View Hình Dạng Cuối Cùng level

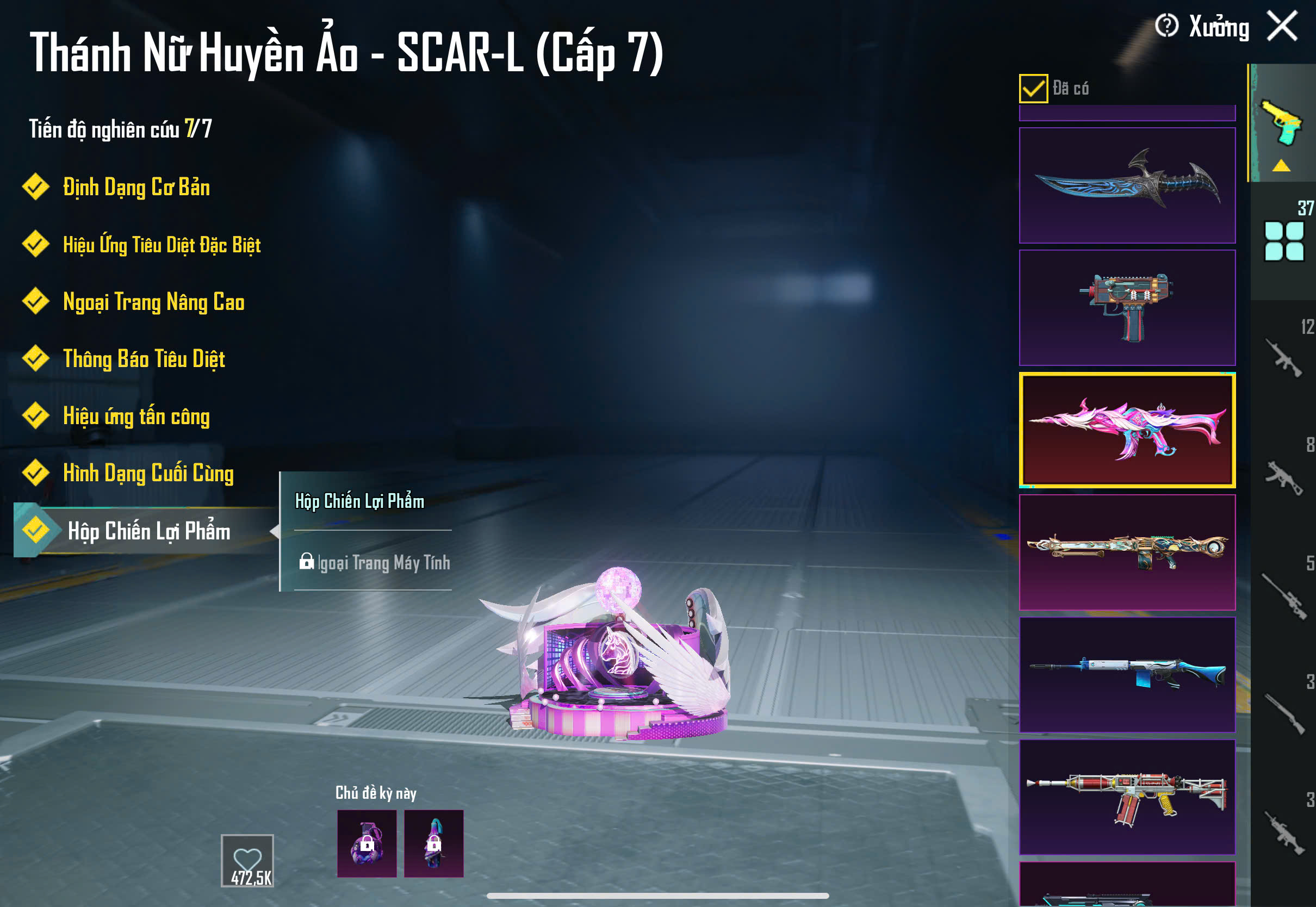148,473
